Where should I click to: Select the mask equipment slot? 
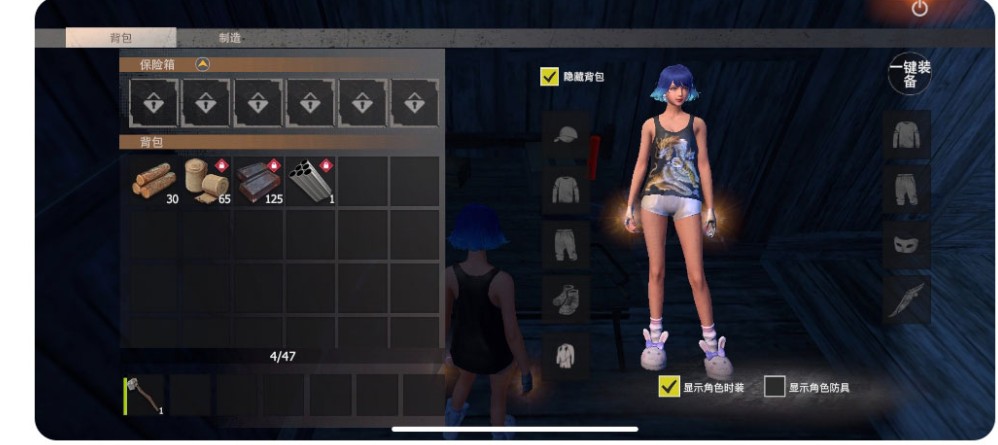point(906,243)
